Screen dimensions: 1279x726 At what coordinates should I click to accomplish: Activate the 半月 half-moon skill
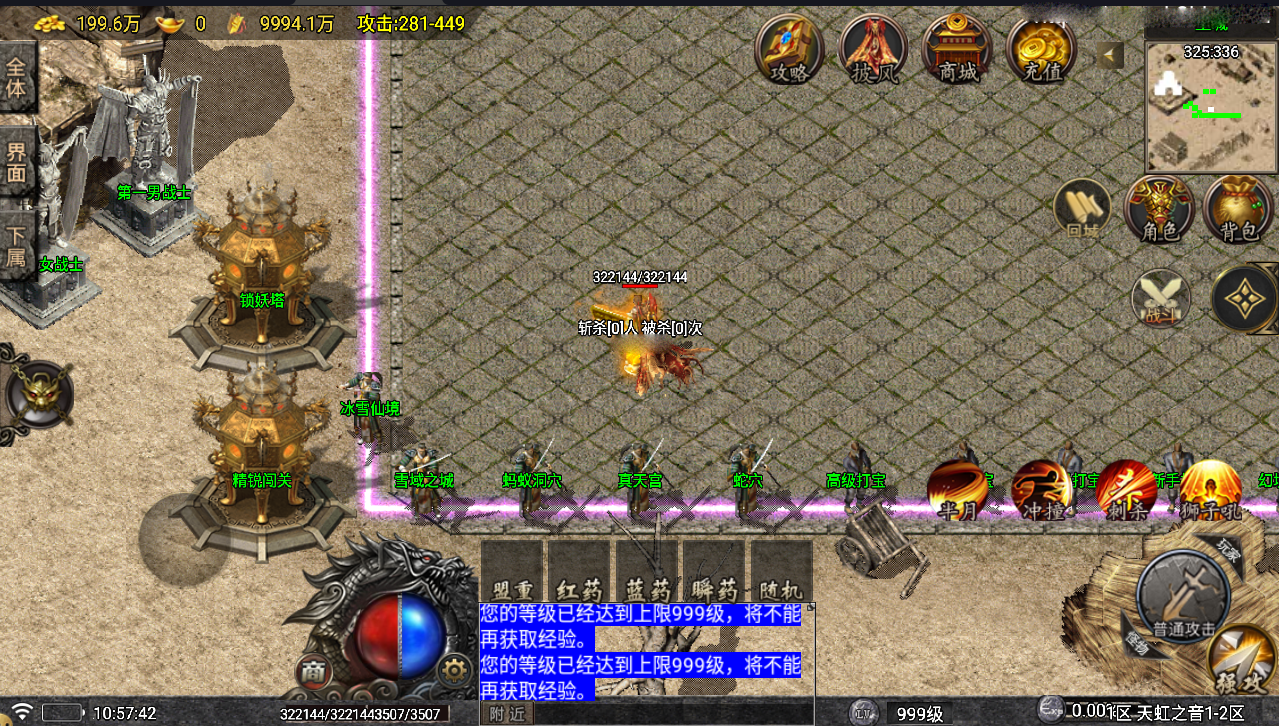pos(958,490)
